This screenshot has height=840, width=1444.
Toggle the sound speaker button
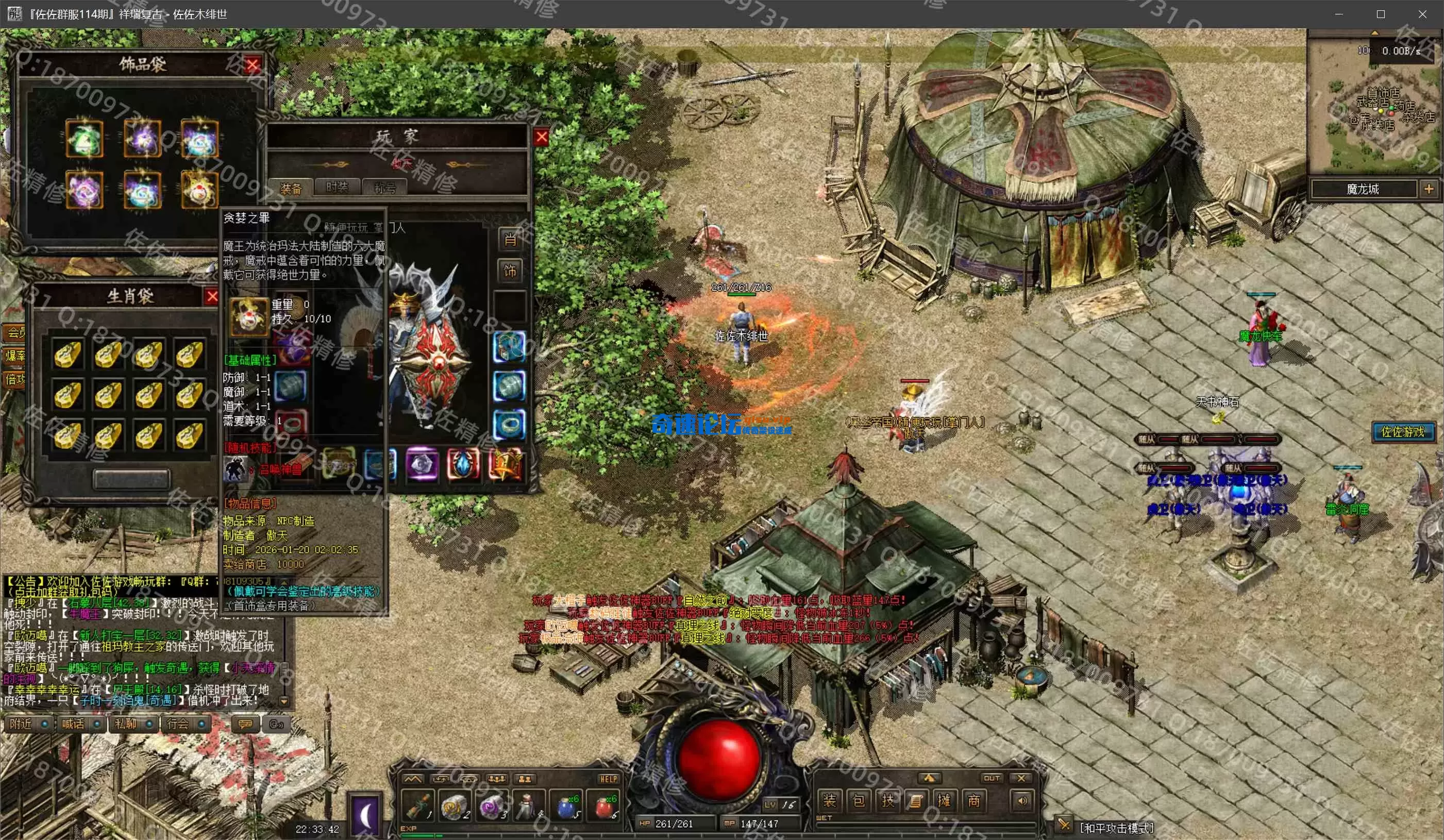click(1022, 800)
